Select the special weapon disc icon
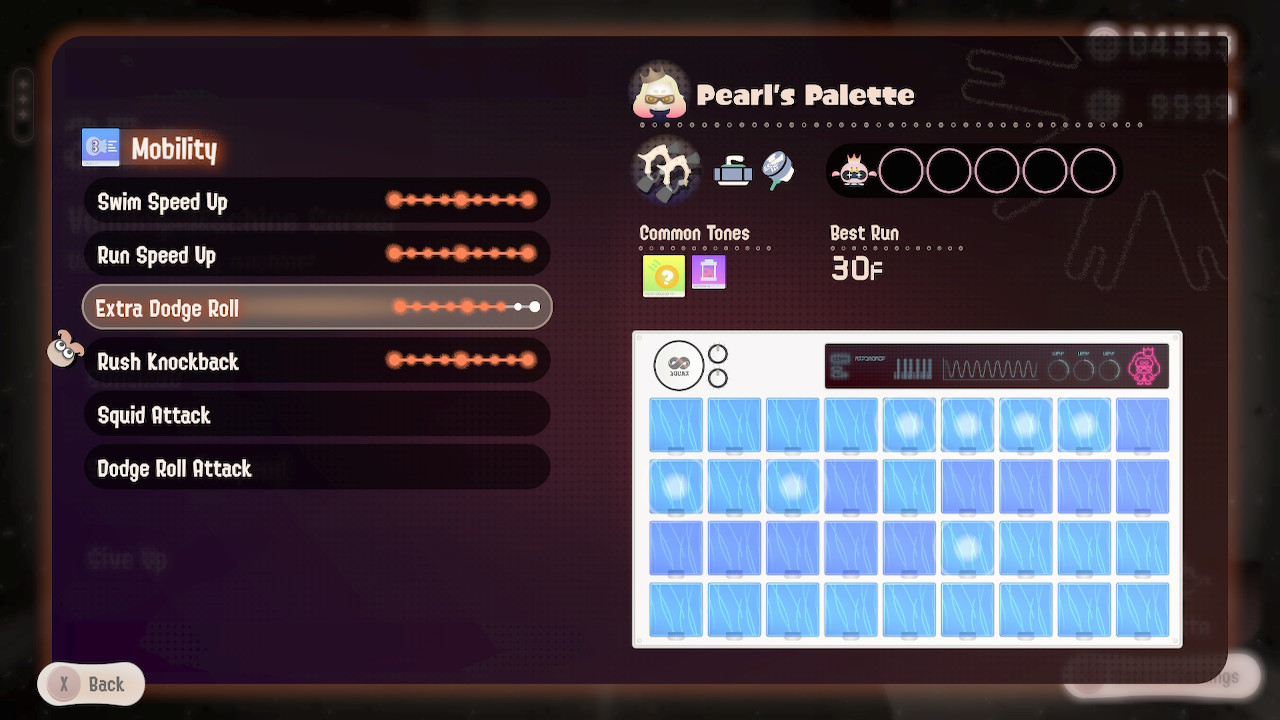 (778, 168)
